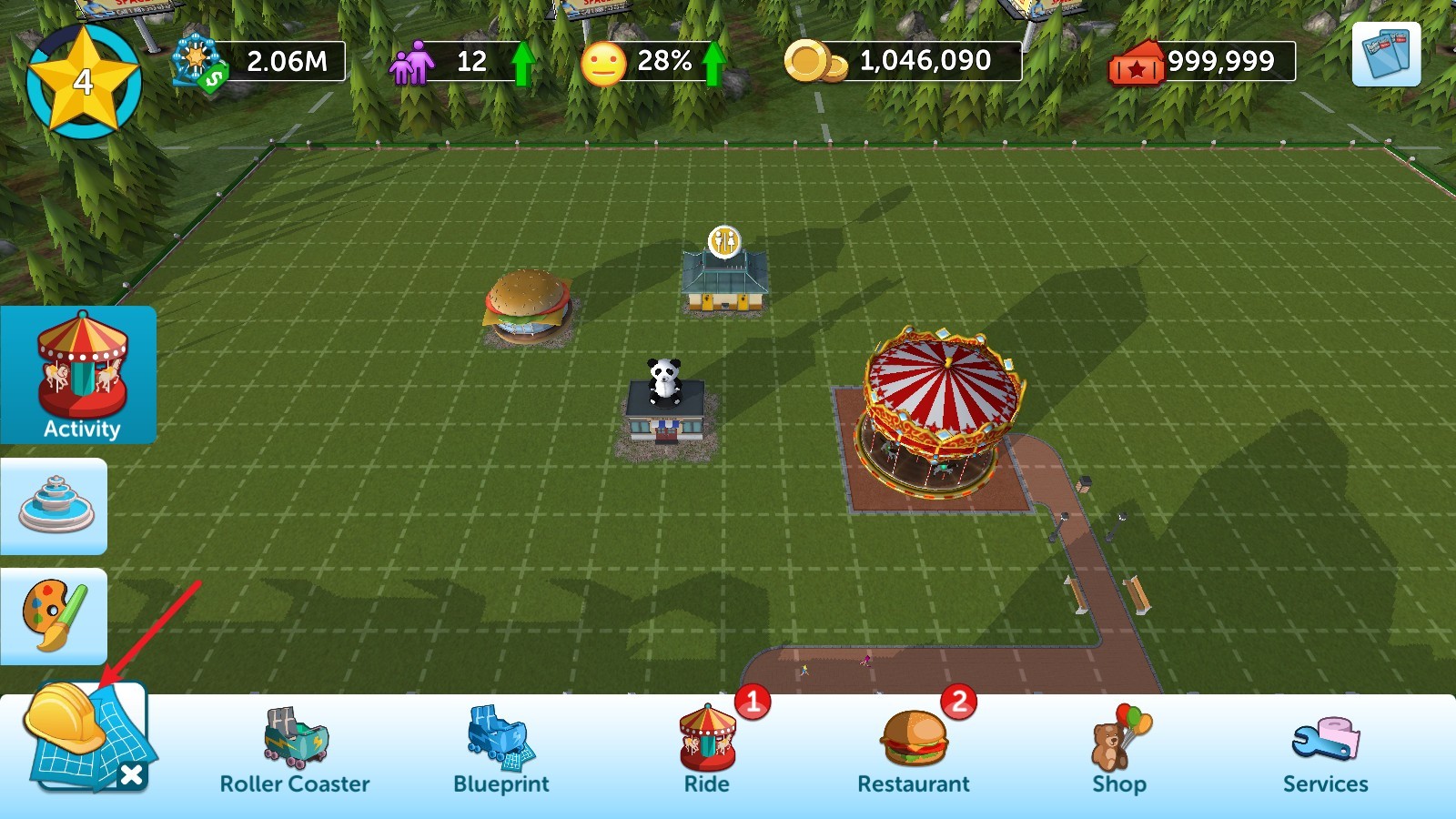Tap the level 4 star badge
Viewport: 1456px width, 819px height.
click(84, 80)
